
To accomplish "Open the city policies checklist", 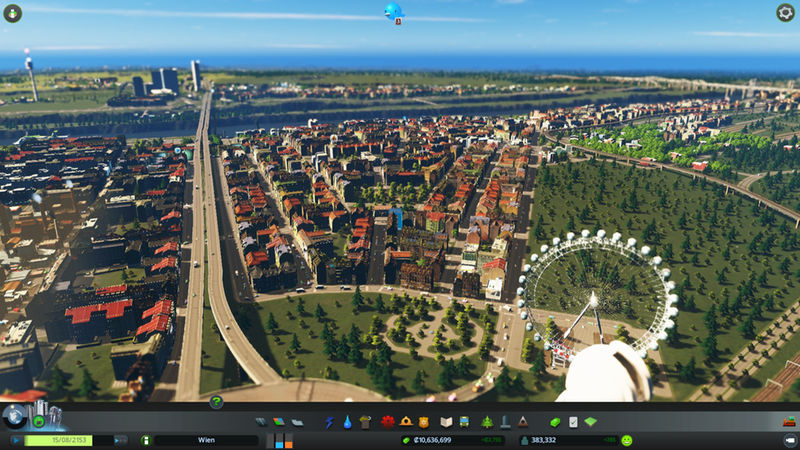I will 573,422.
